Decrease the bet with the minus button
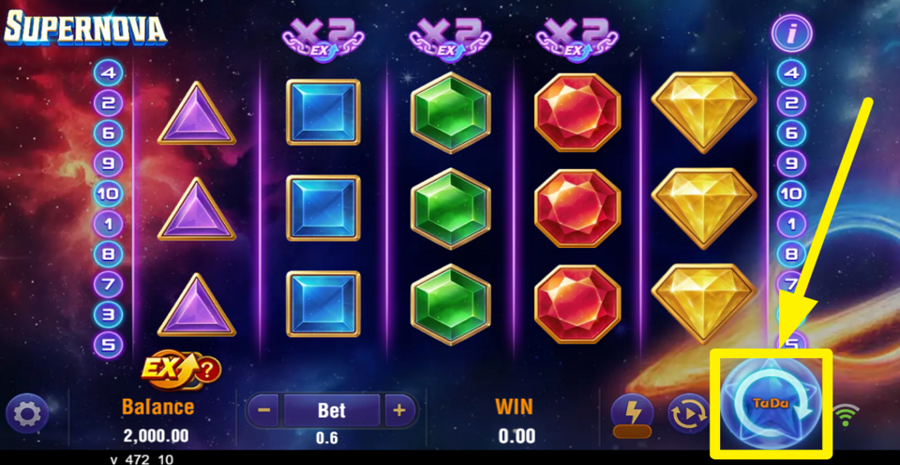 pyautogui.click(x=263, y=410)
